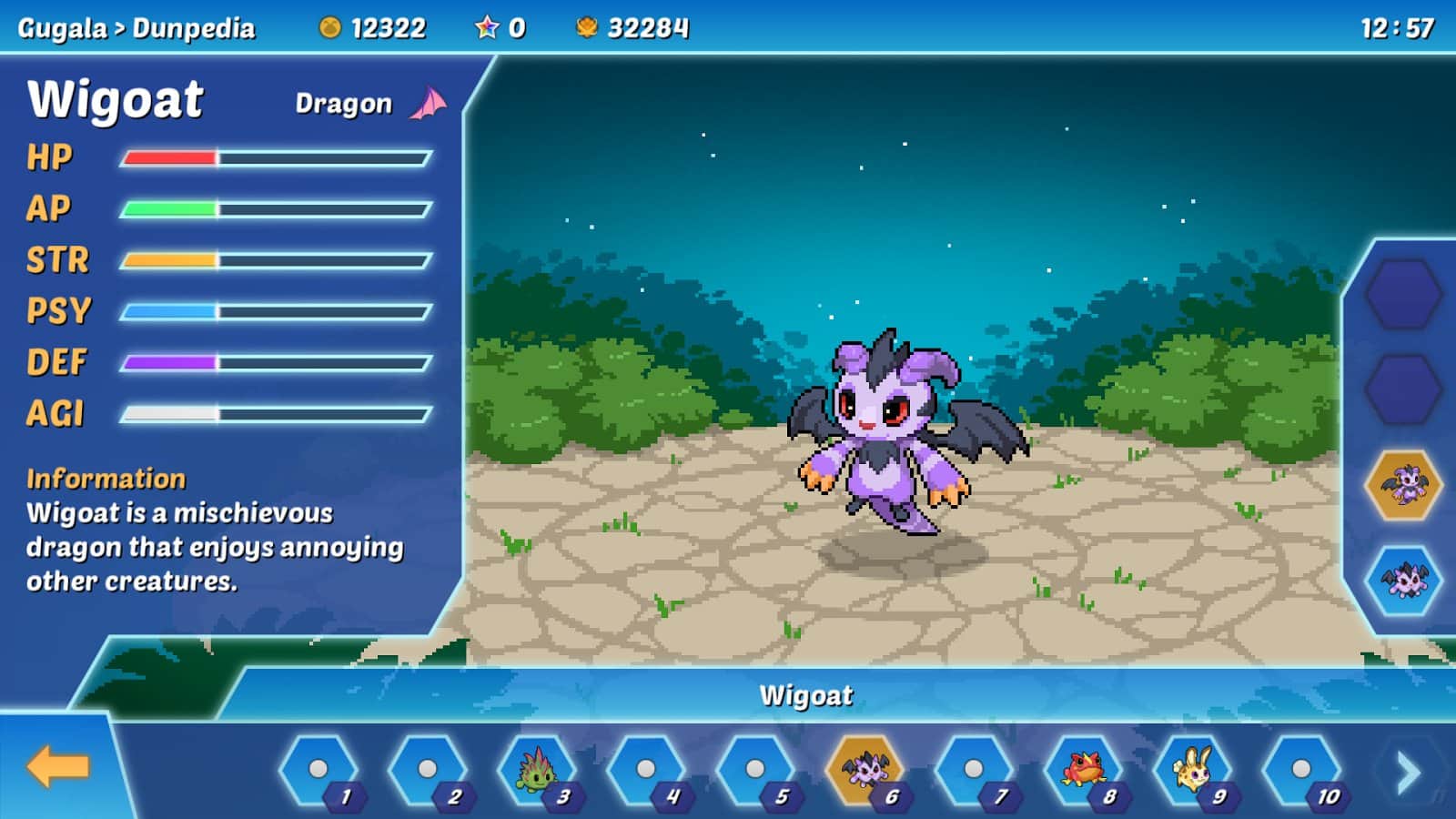Select Dunpedia entry number 7
Screen dimensions: 1456x819
pos(974,770)
